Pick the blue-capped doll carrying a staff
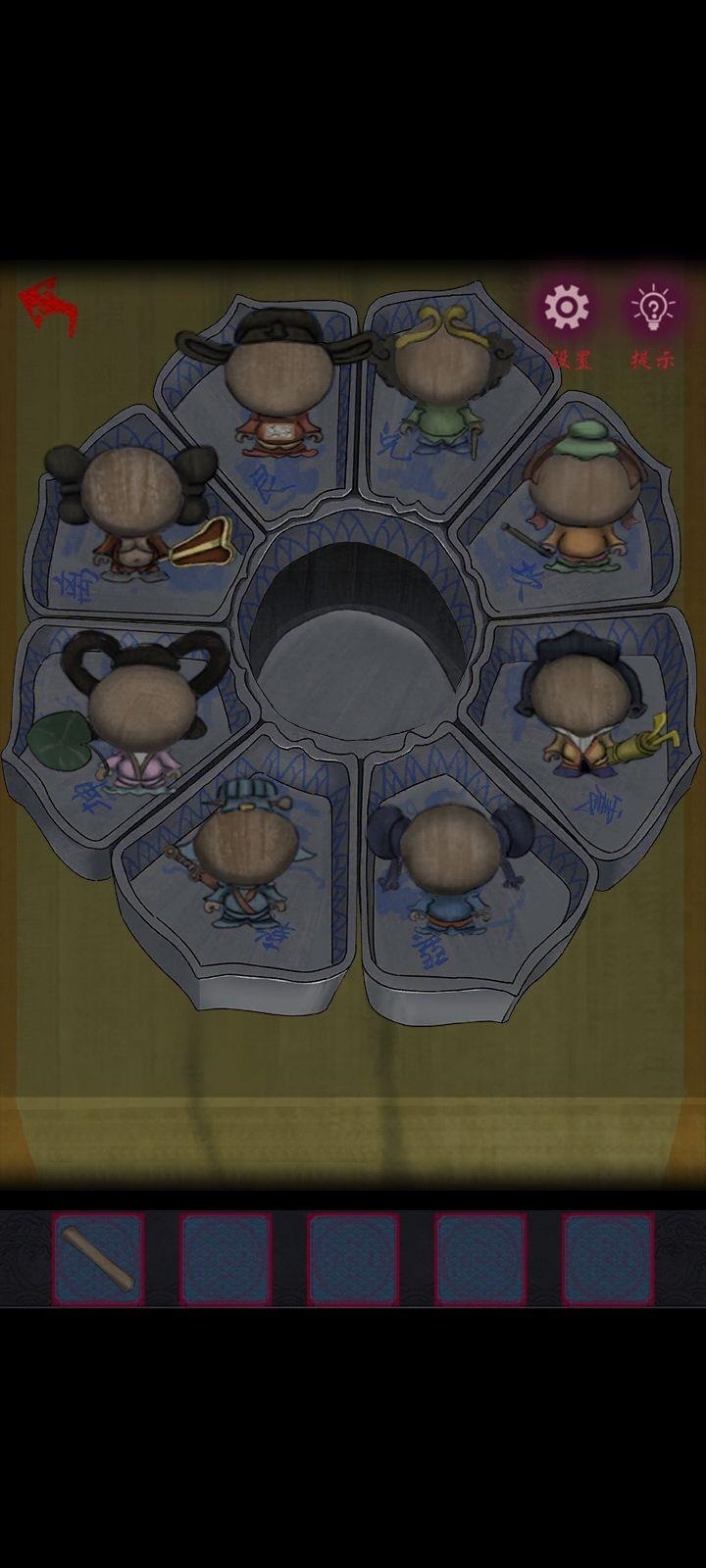Image resolution: width=706 pixels, height=1568 pixels. click(x=240, y=857)
